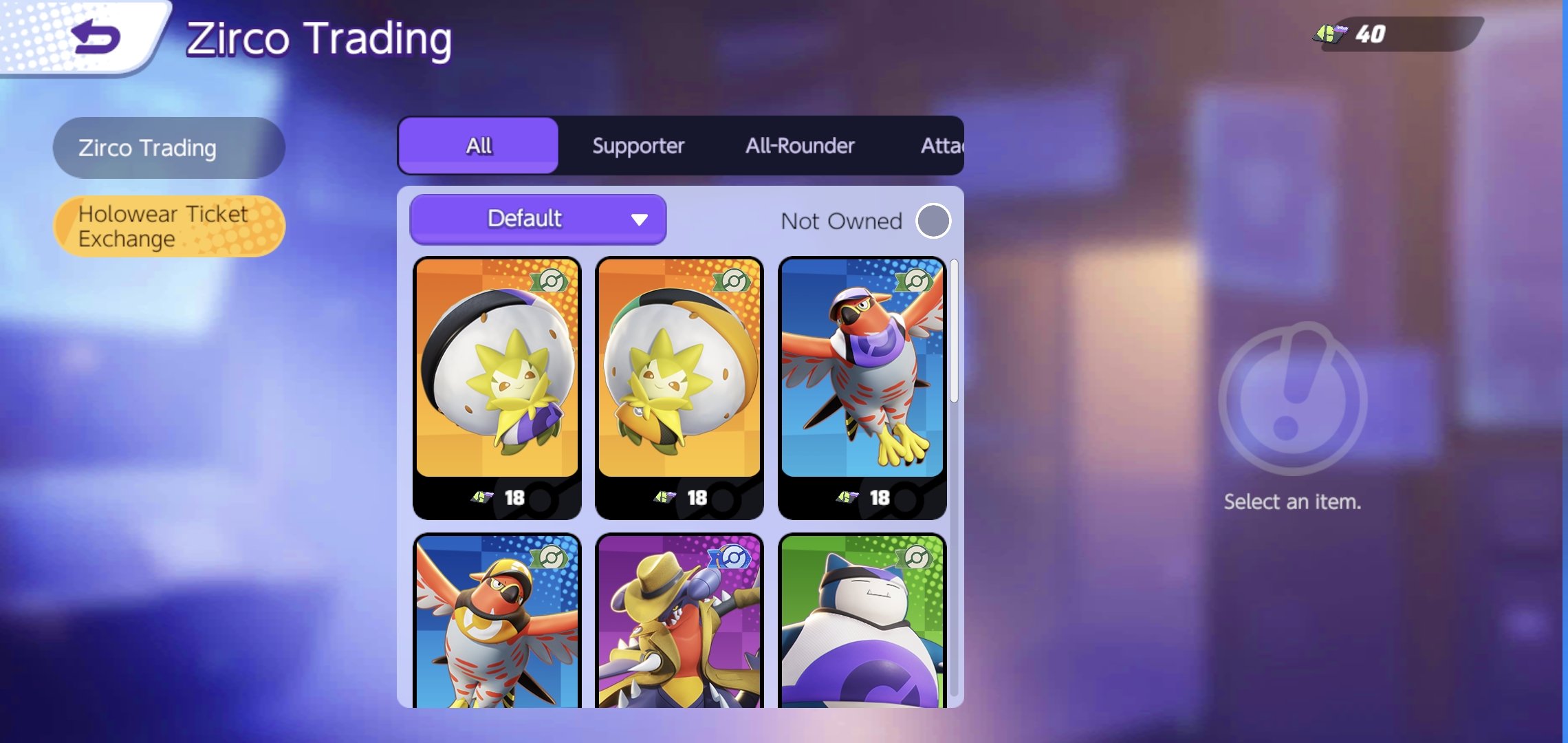Image resolution: width=1568 pixels, height=743 pixels.
Task: Switch to the Supporter tab
Action: coord(638,146)
